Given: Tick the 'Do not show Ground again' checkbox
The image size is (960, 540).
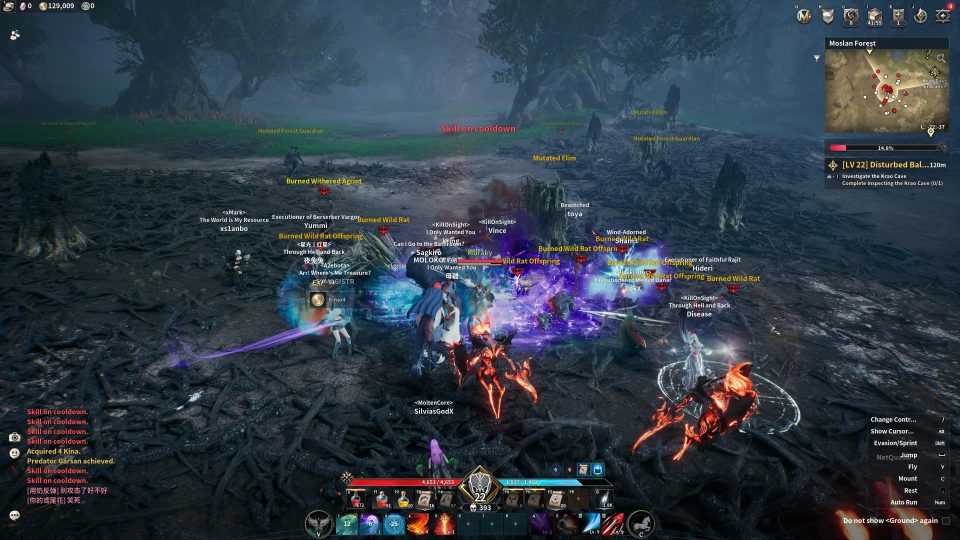Looking at the screenshot, I should (x=945, y=520).
